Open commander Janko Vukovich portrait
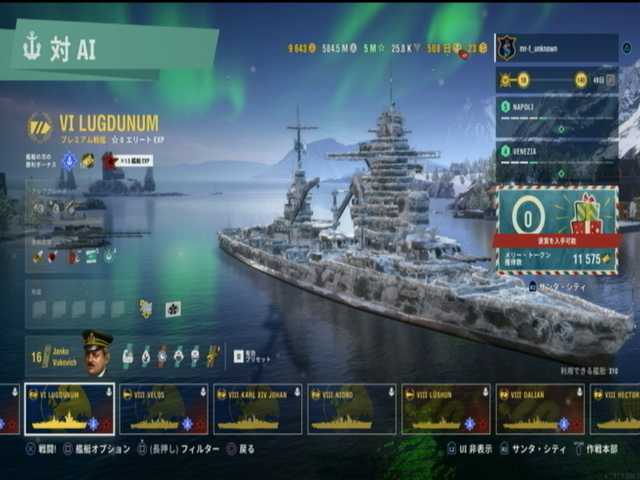This screenshot has width=640, height=480. pos(97,354)
